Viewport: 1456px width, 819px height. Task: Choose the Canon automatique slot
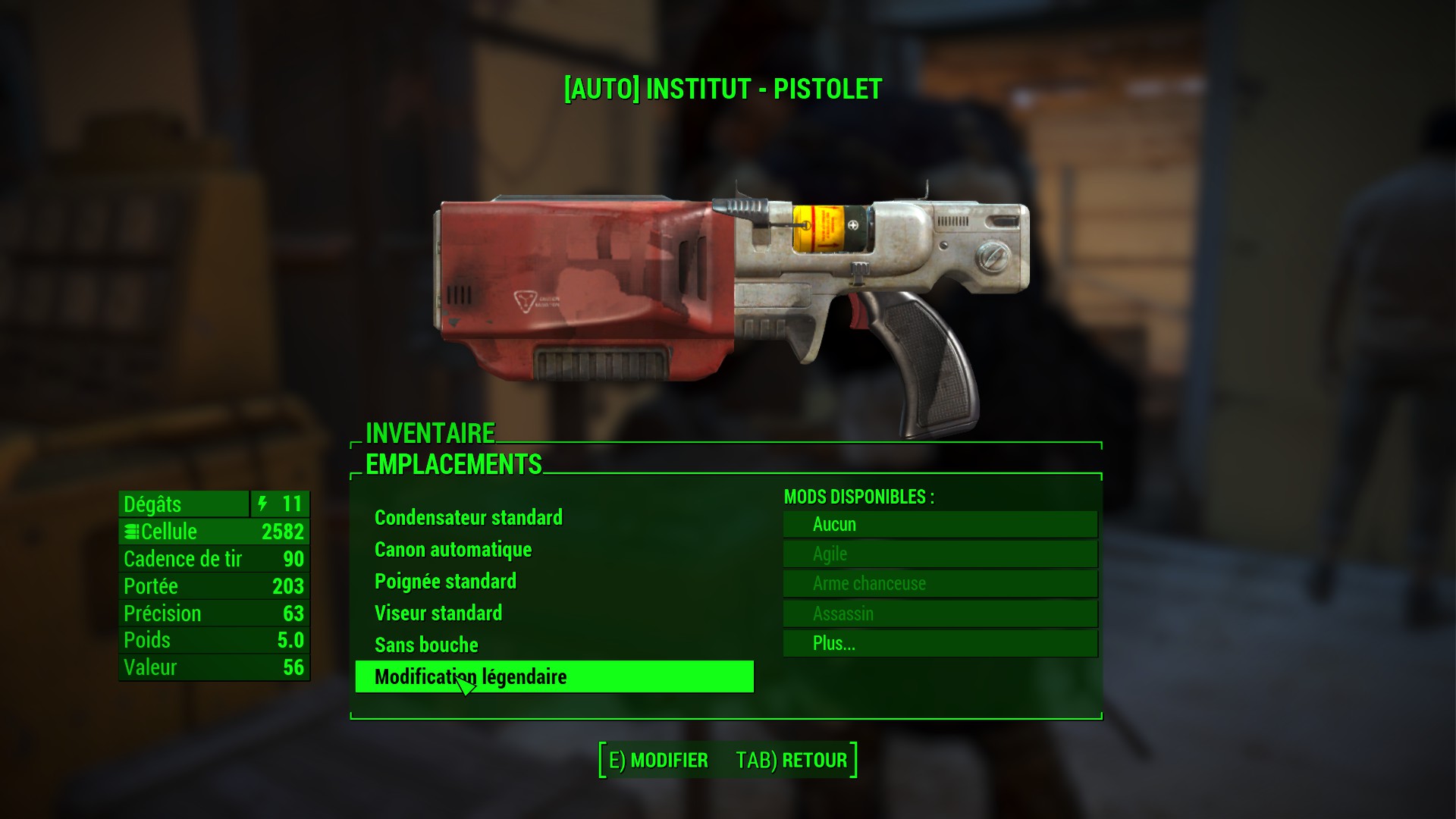click(453, 550)
